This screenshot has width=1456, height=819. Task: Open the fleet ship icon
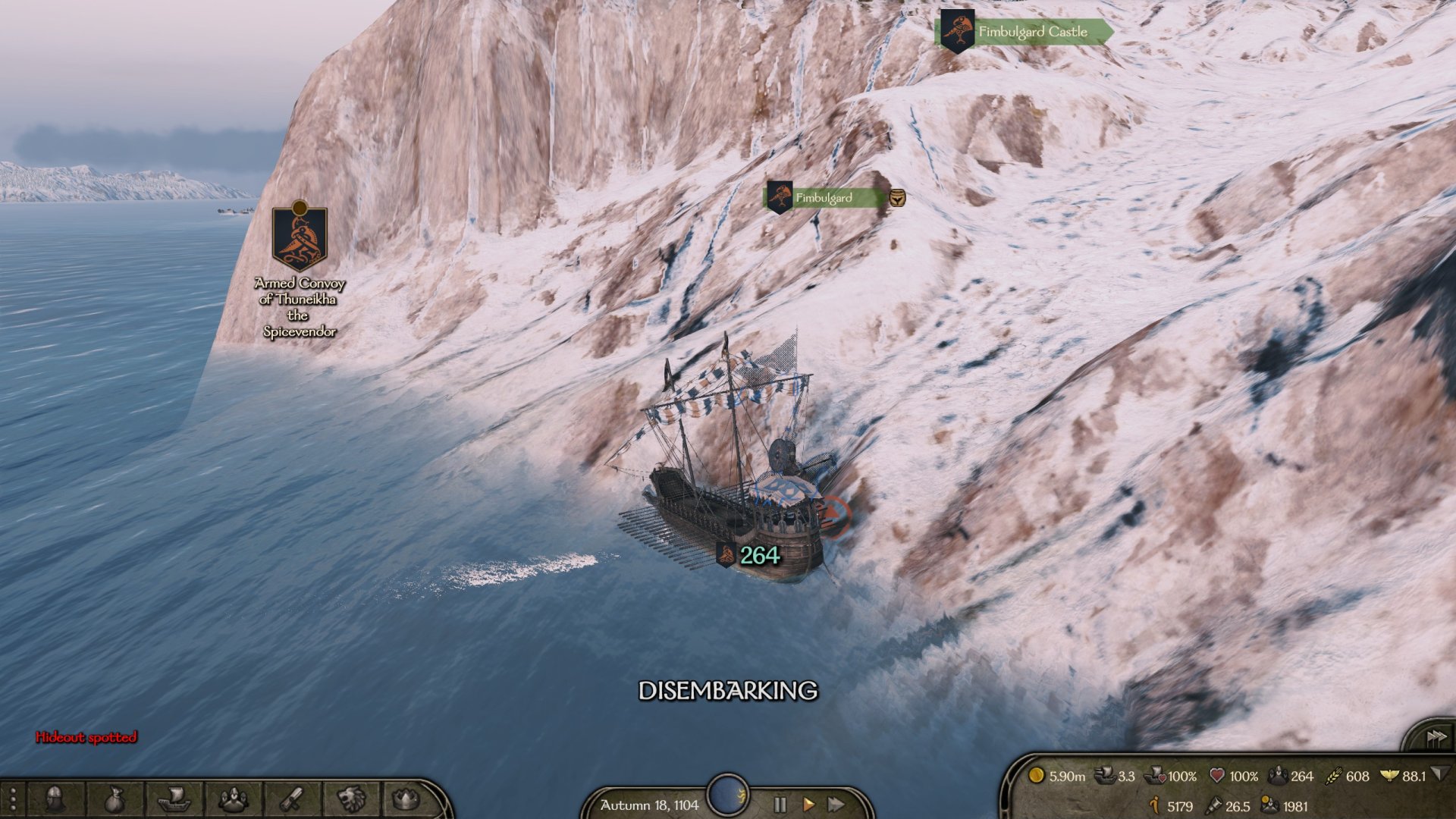click(173, 799)
